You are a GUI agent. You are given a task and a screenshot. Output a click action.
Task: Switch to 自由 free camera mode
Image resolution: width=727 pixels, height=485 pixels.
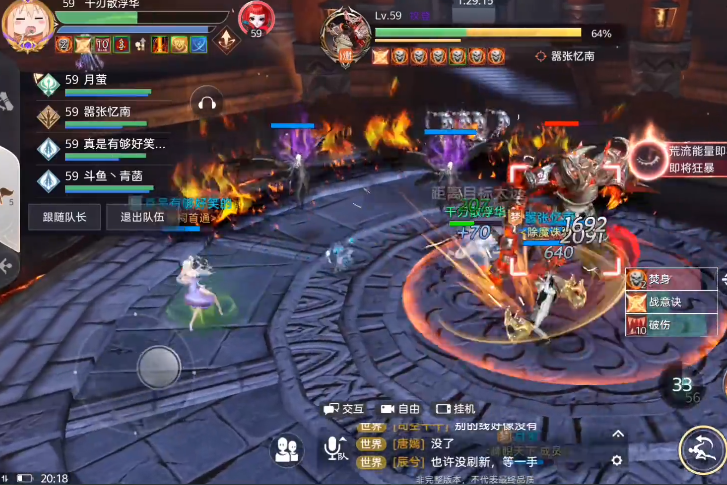coord(398,409)
